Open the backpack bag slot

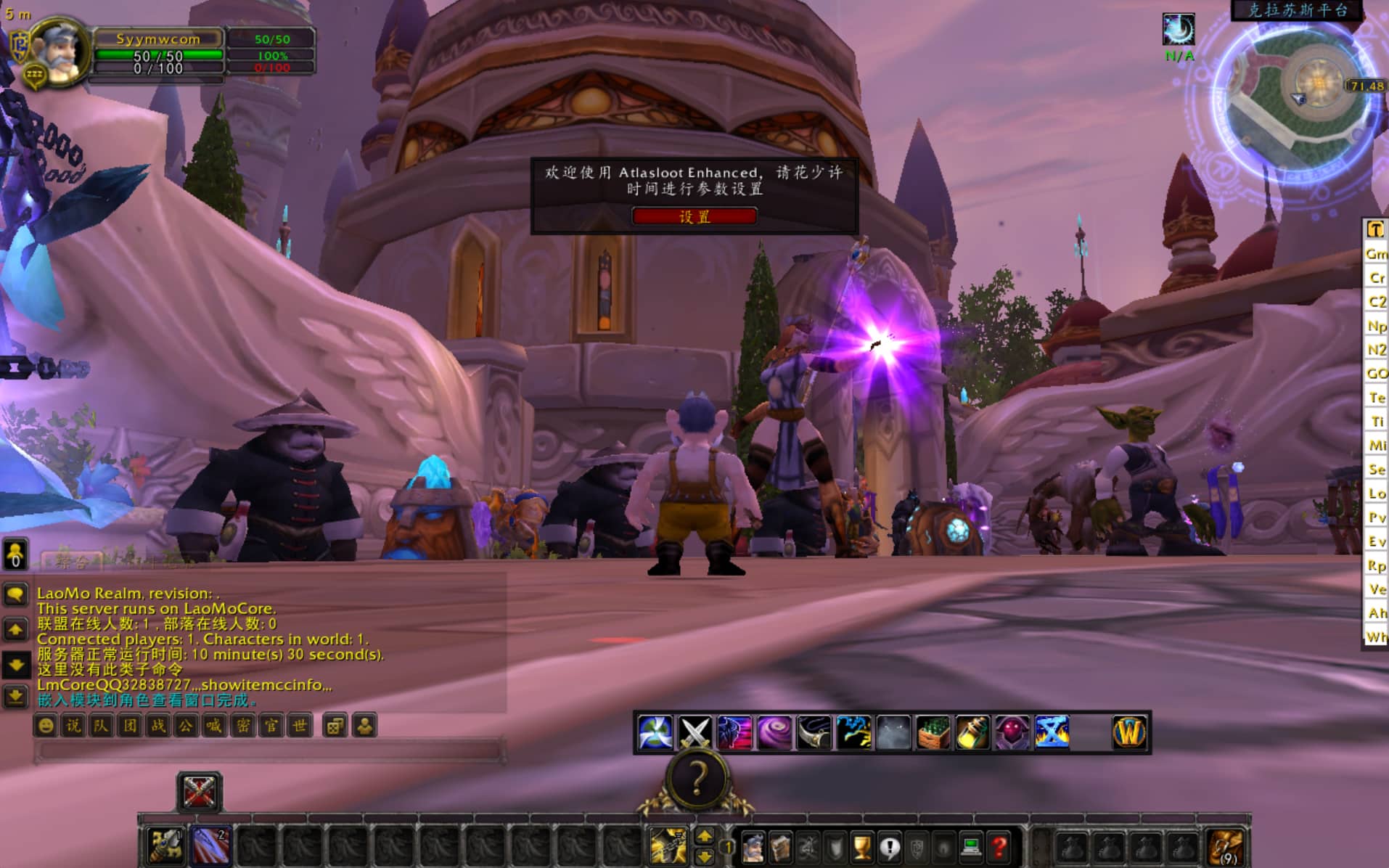tap(1226, 847)
